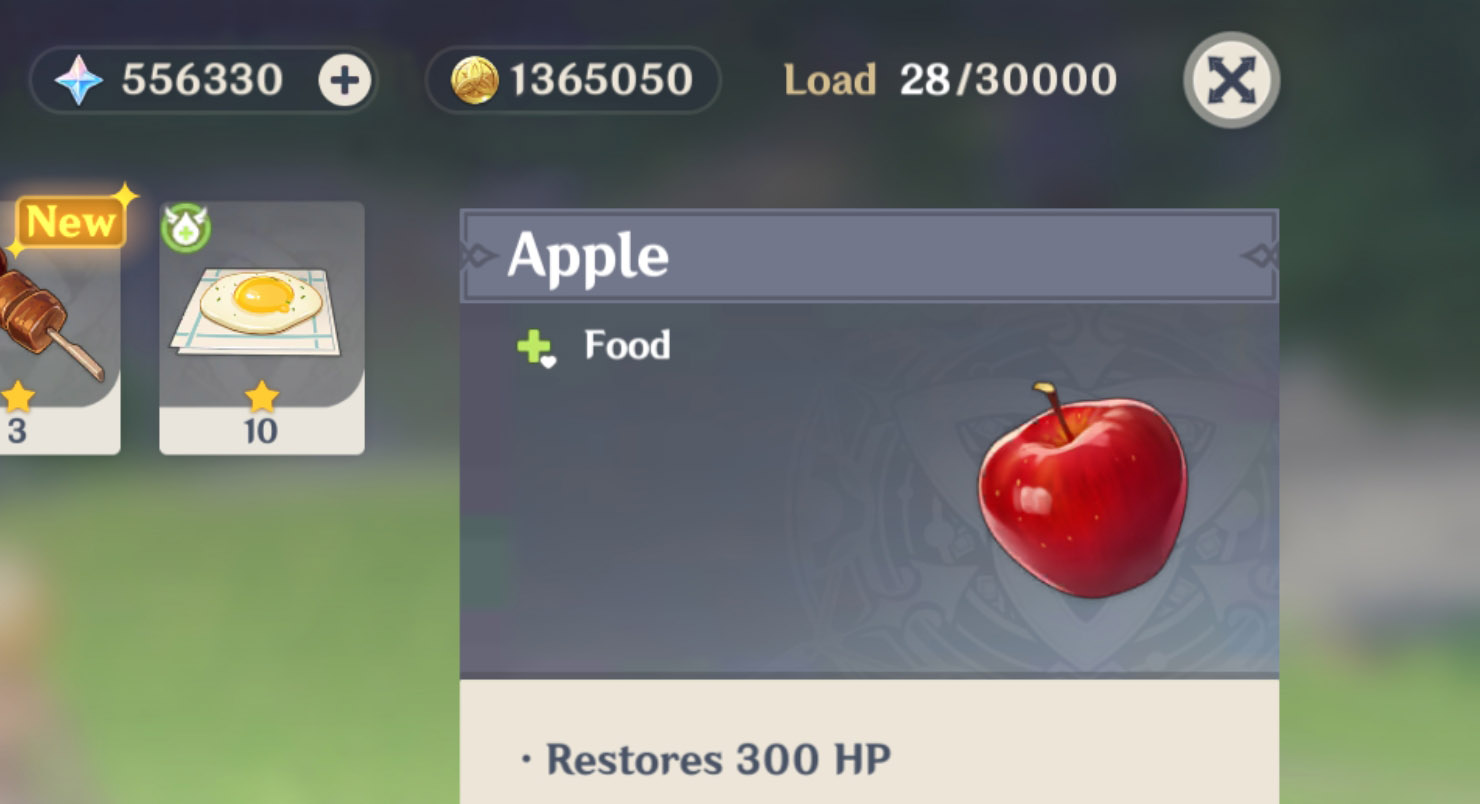Add Primogems with the plus button
Image resolution: width=1480 pixels, height=804 pixels.
tap(345, 81)
